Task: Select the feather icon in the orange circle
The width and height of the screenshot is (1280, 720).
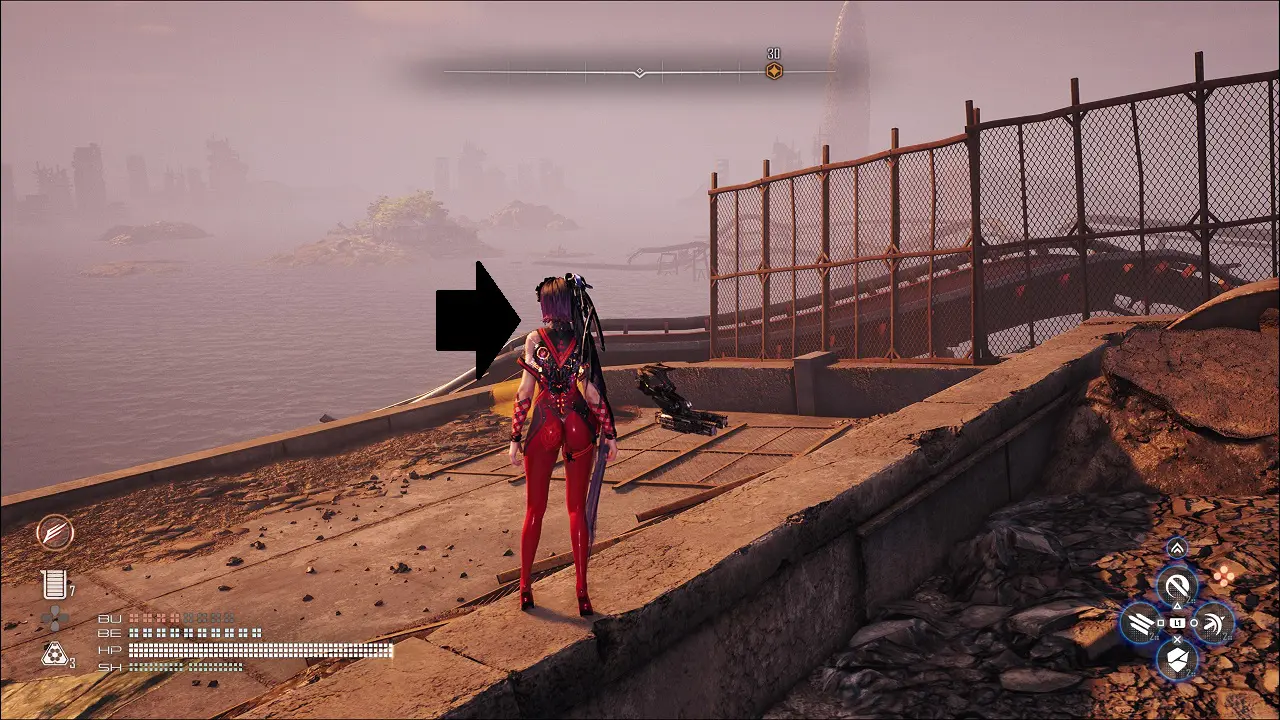Action: pos(55,533)
